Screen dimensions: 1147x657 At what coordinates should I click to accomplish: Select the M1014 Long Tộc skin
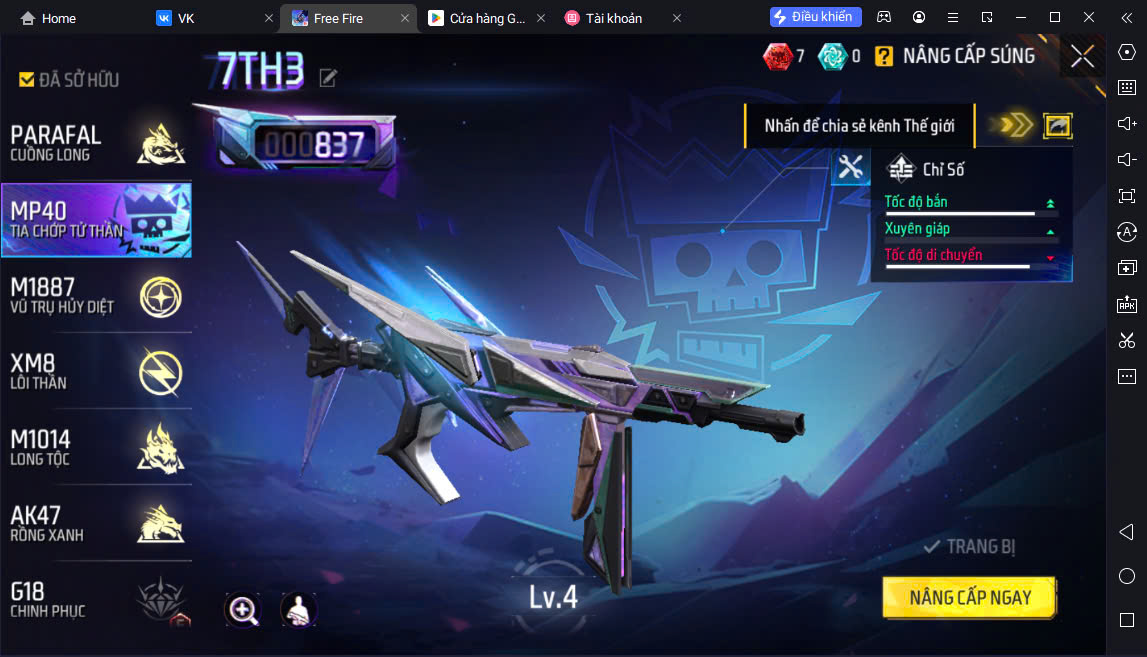(x=96, y=447)
